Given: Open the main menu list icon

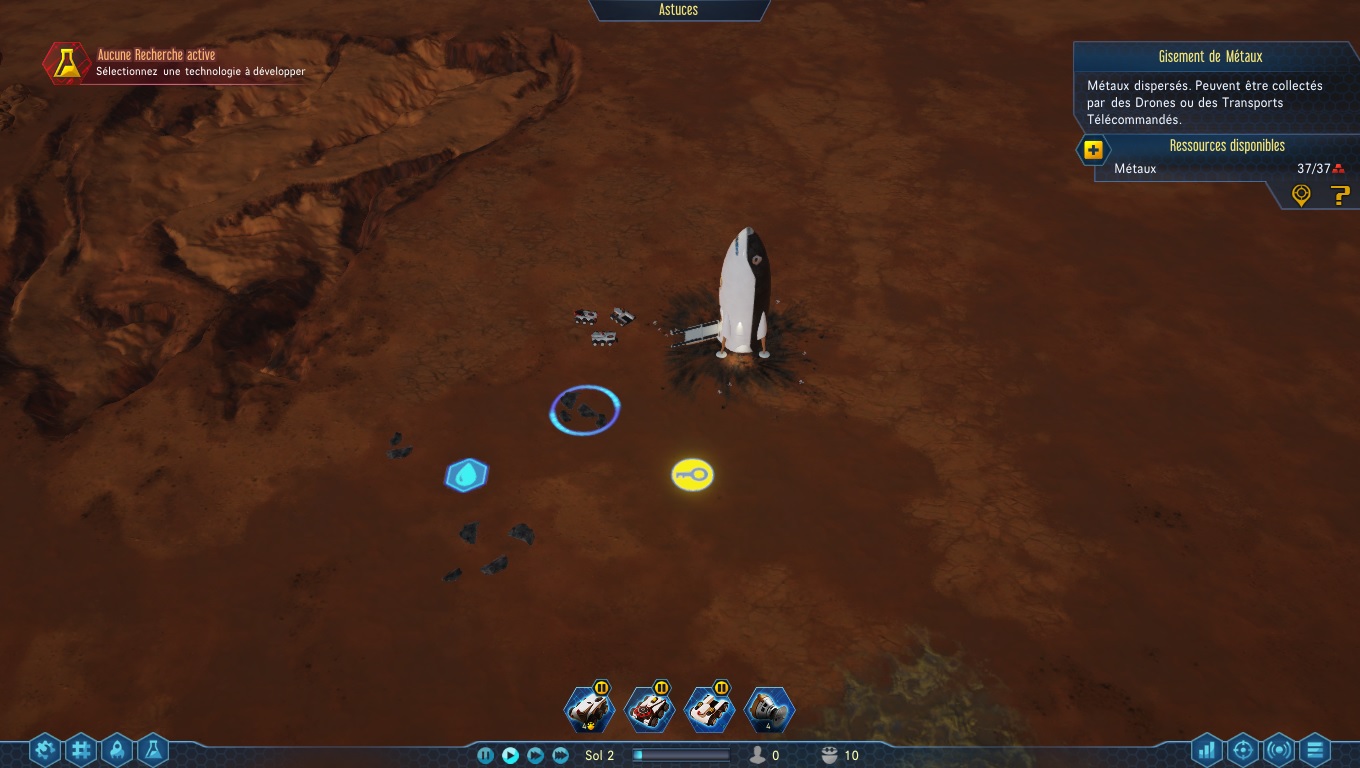Looking at the screenshot, I should point(1315,750).
